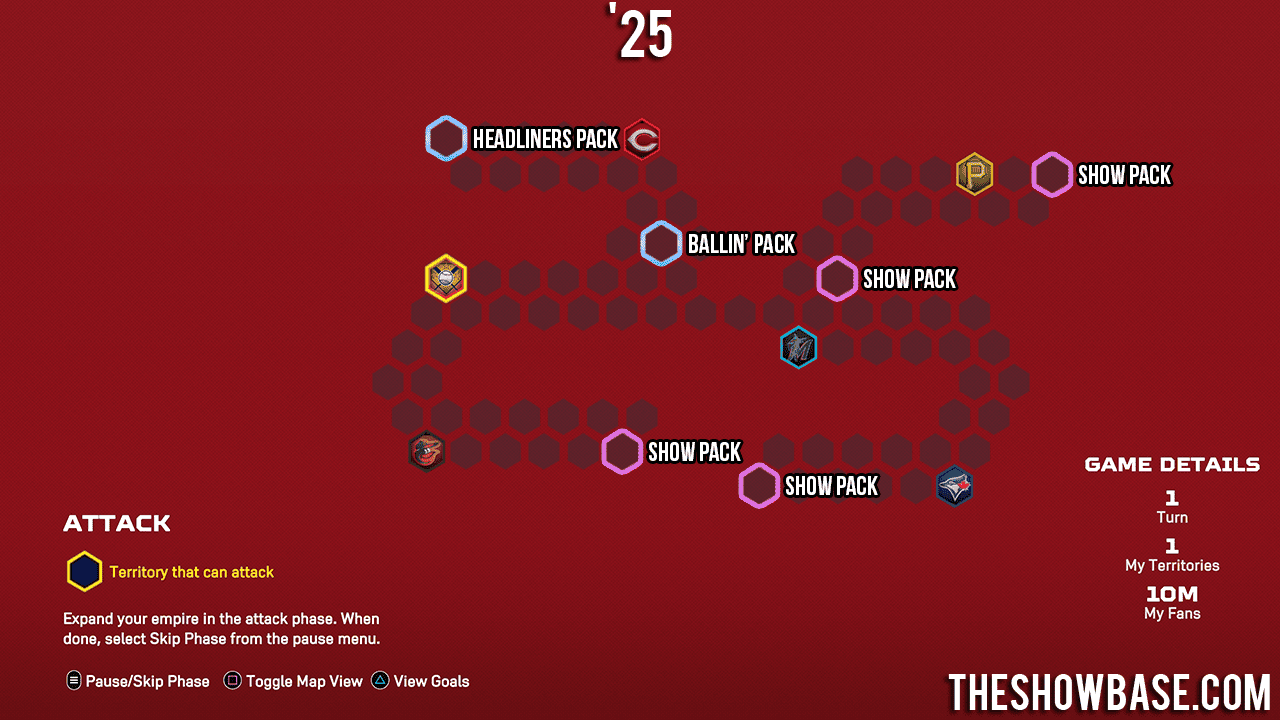Image resolution: width=1280 pixels, height=720 pixels.
Task: Click the yellow crossed-bats stronghold hexagon
Action: point(444,278)
